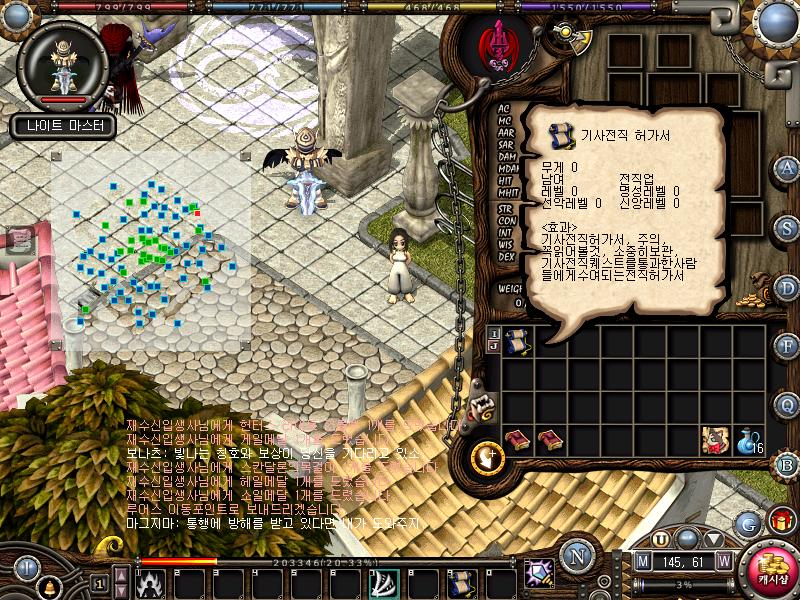
Task: Click the round D side button
Action: (x=787, y=287)
